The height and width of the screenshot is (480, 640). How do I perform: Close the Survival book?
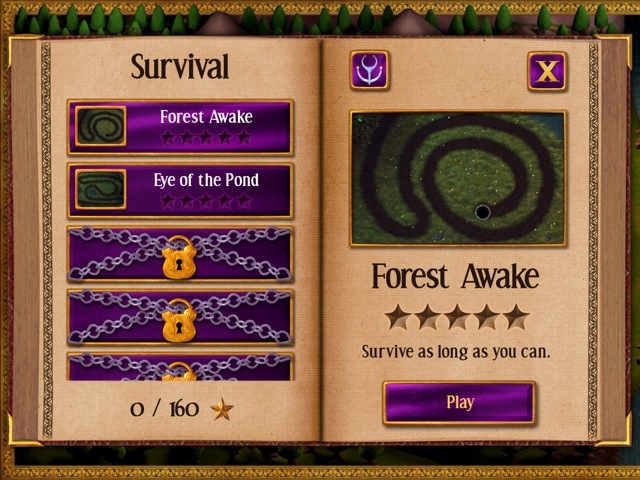point(547,71)
